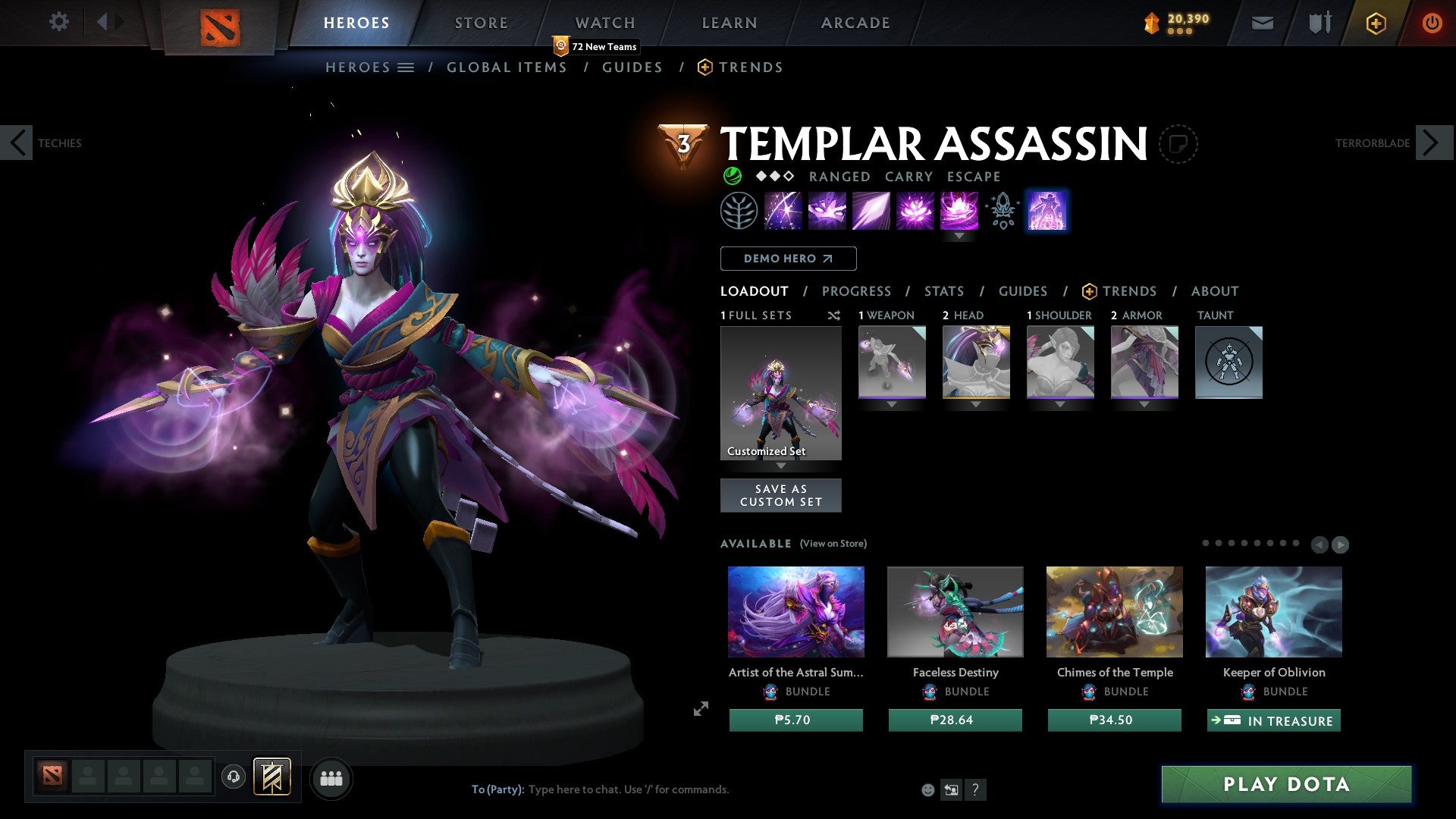The width and height of the screenshot is (1456, 819).
Task: Toggle the shuffle icon beside Full Sets
Action: pyautogui.click(x=834, y=315)
